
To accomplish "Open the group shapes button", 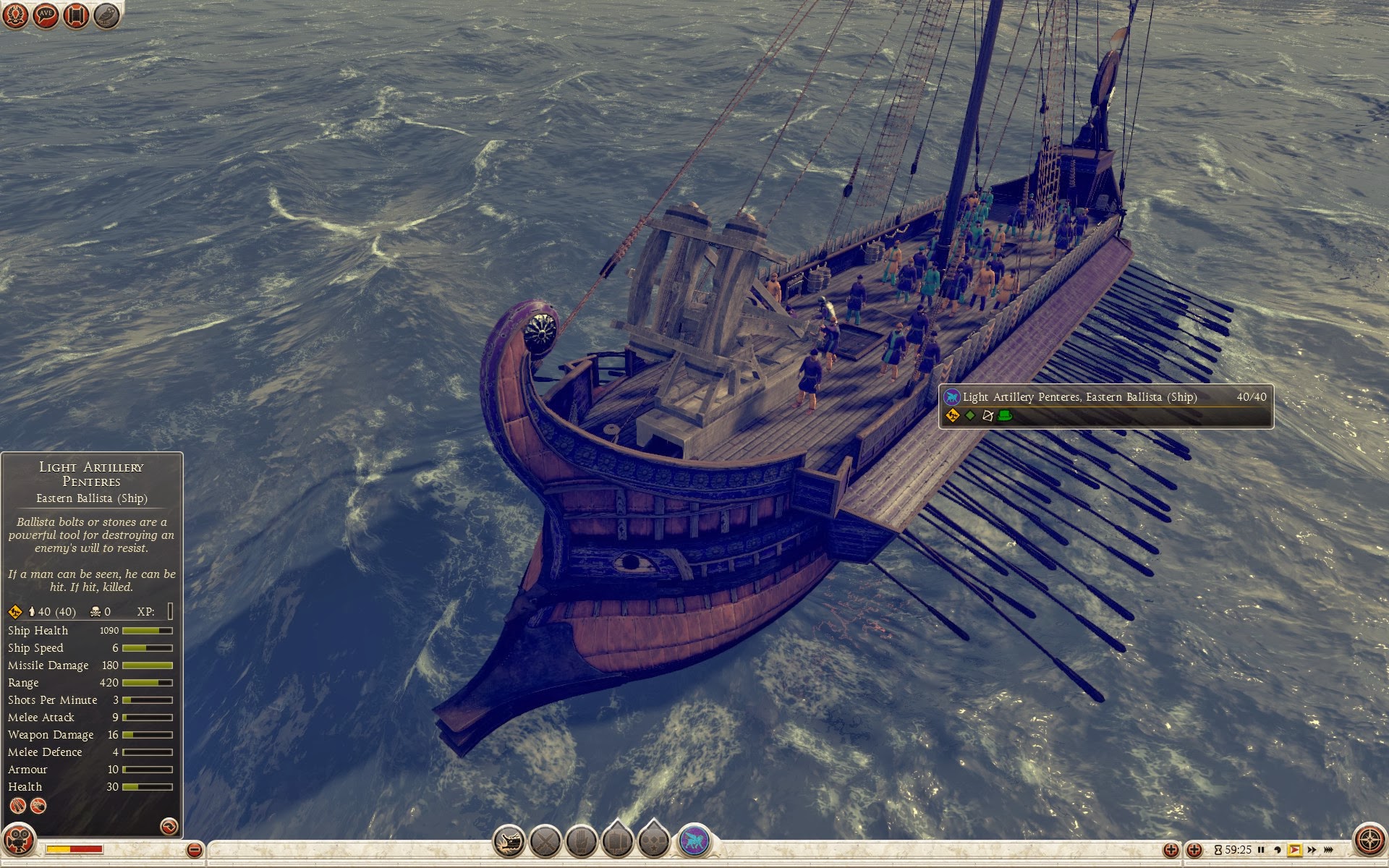I will click(x=653, y=841).
